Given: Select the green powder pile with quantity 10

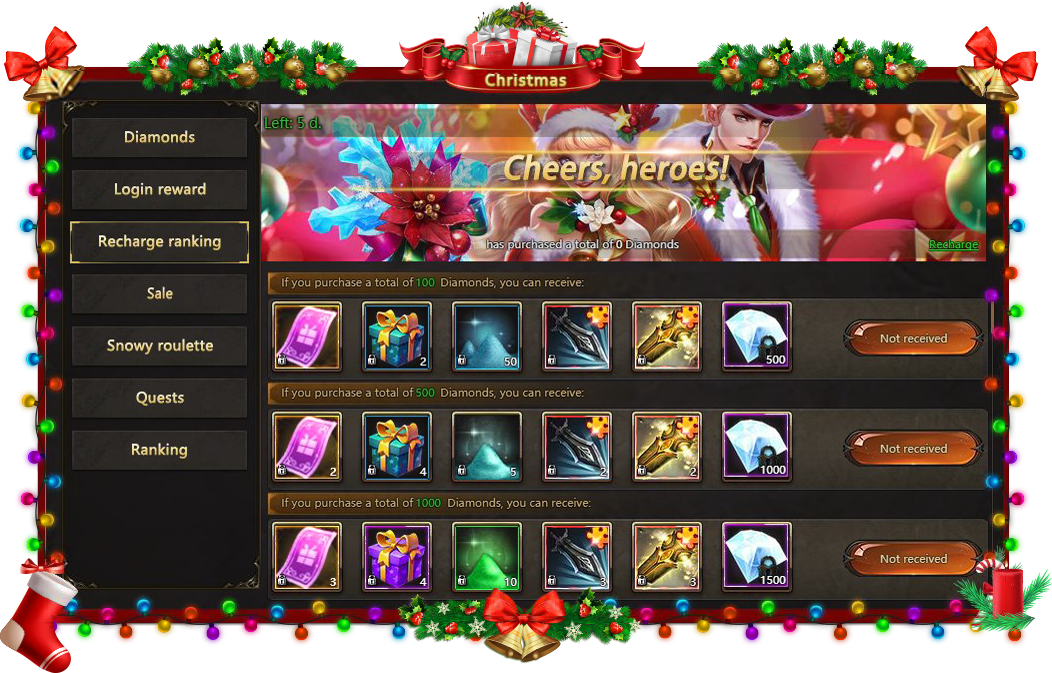Looking at the screenshot, I should tap(487, 556).
